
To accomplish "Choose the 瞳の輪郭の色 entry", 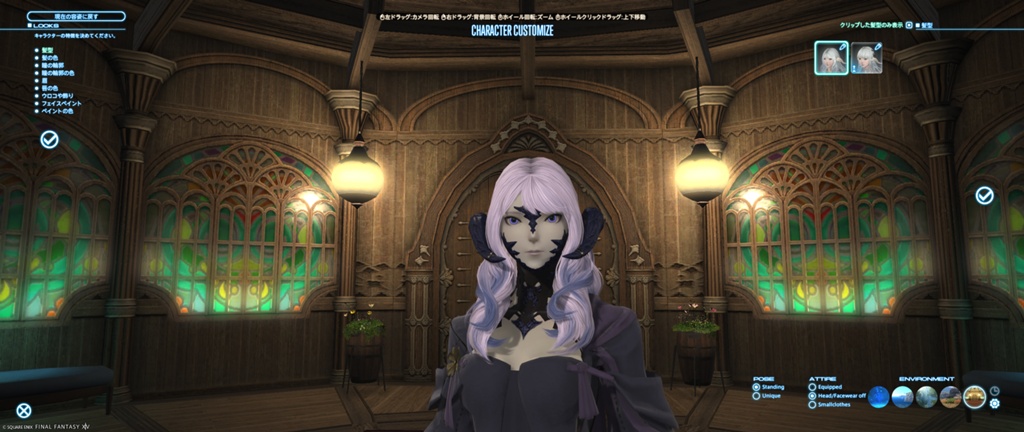I will [56, 73].
